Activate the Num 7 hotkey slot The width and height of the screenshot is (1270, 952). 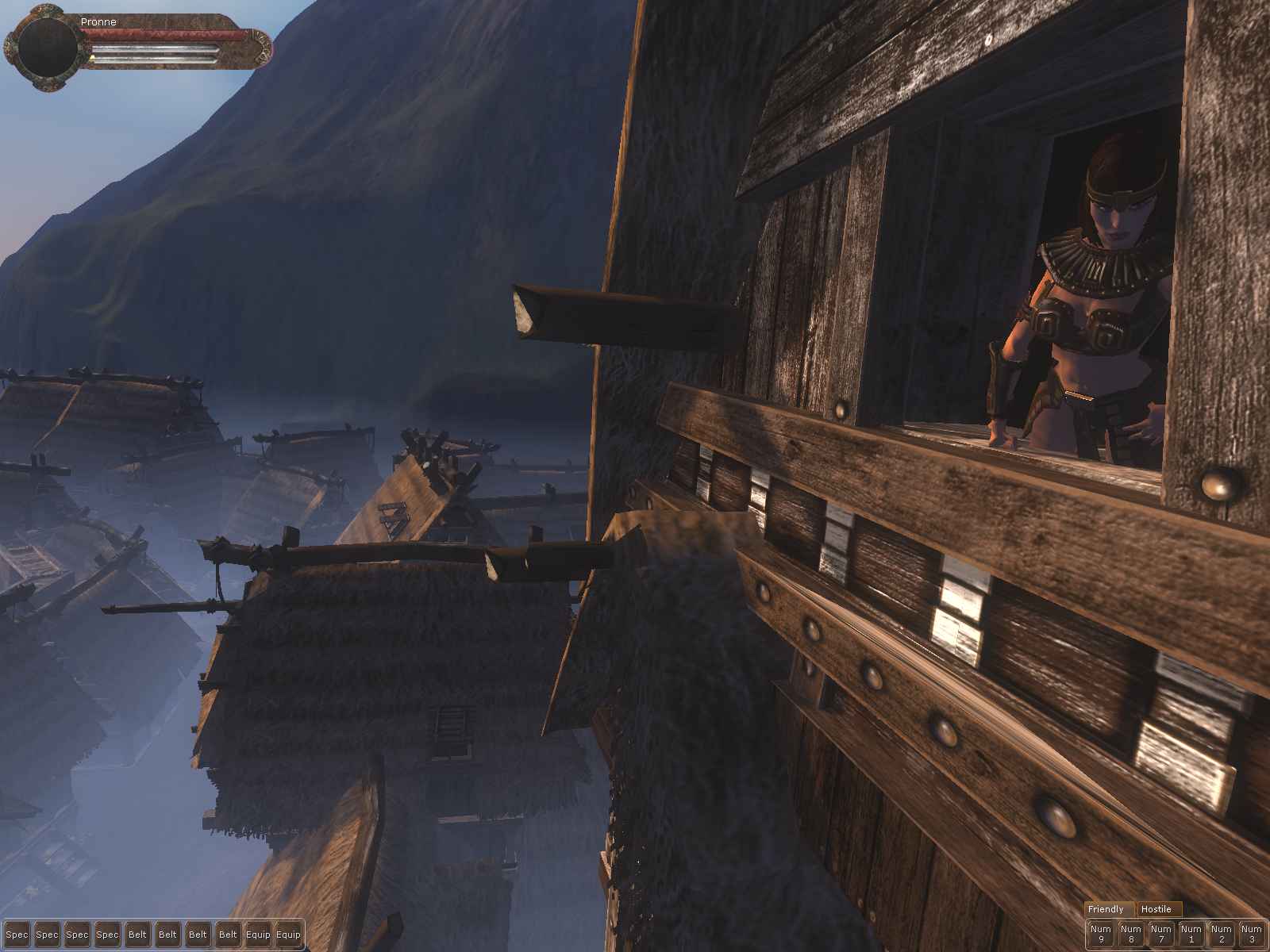pos(1160,934)
